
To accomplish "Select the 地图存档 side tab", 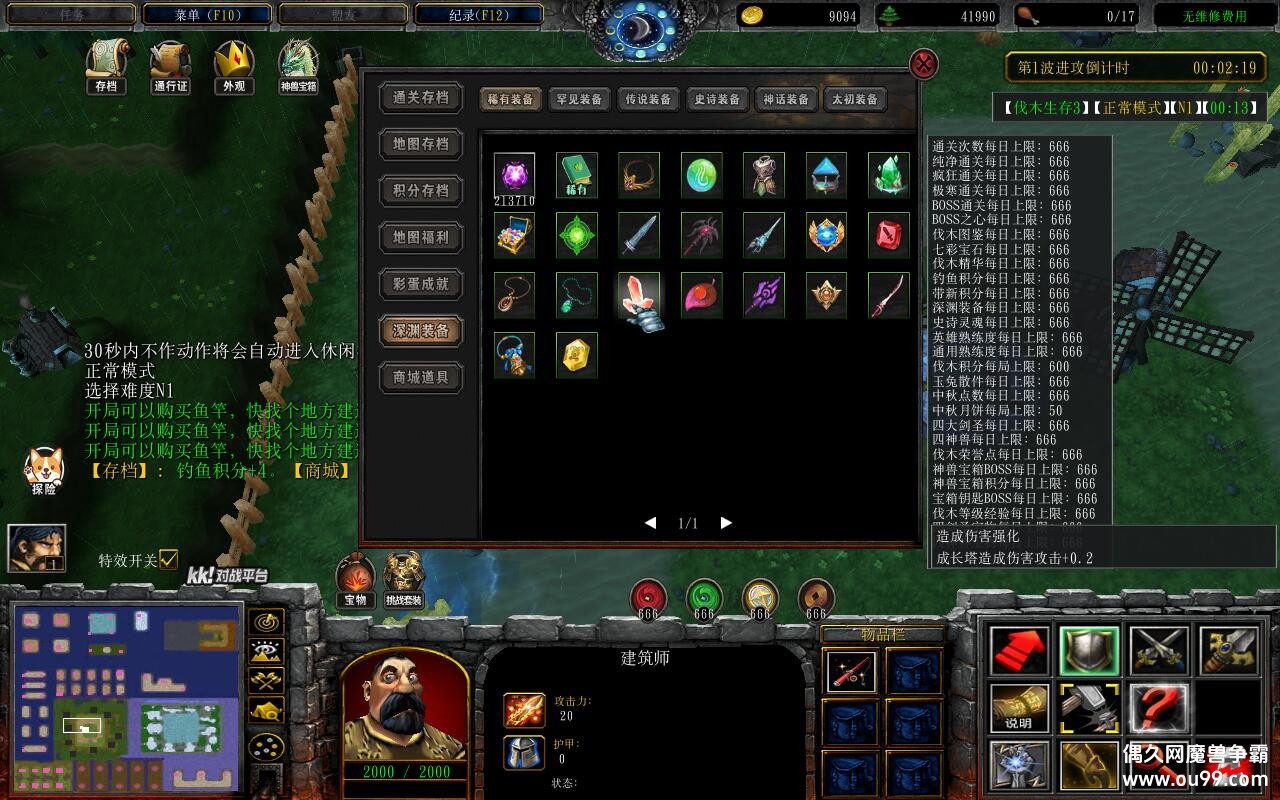I will 421,144.
